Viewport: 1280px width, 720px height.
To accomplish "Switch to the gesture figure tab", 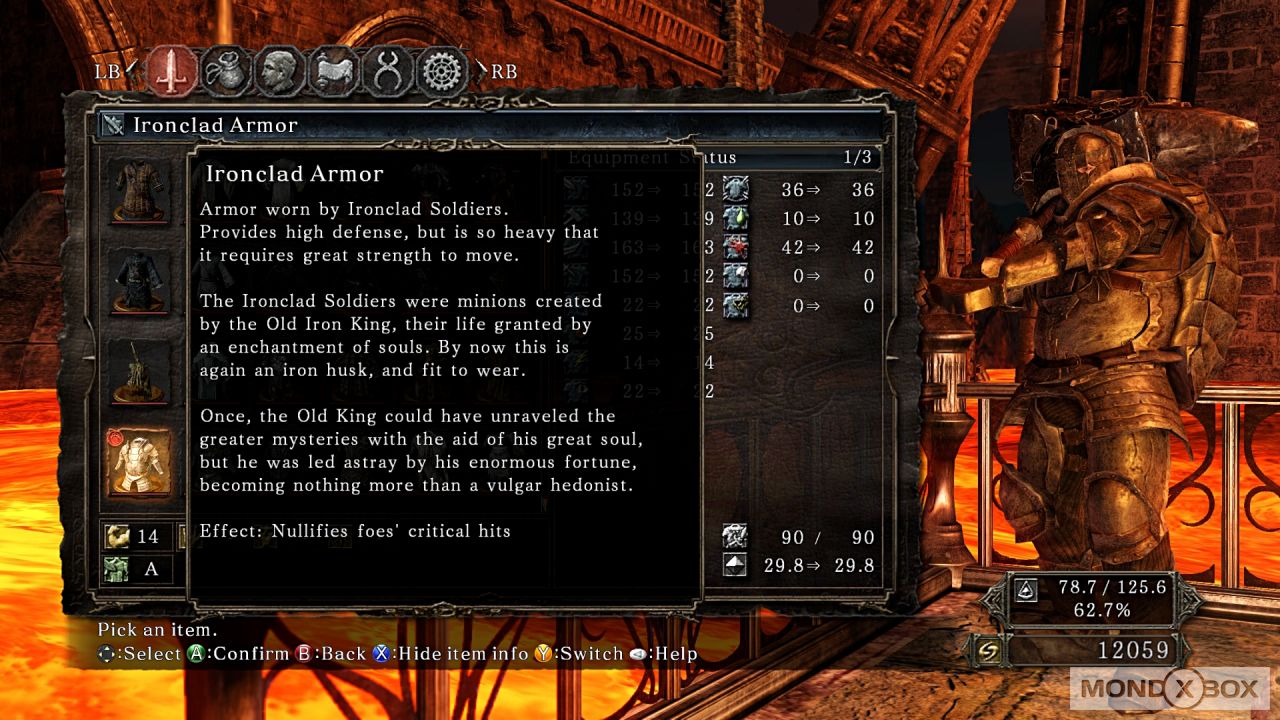I will tap(388, 71).
